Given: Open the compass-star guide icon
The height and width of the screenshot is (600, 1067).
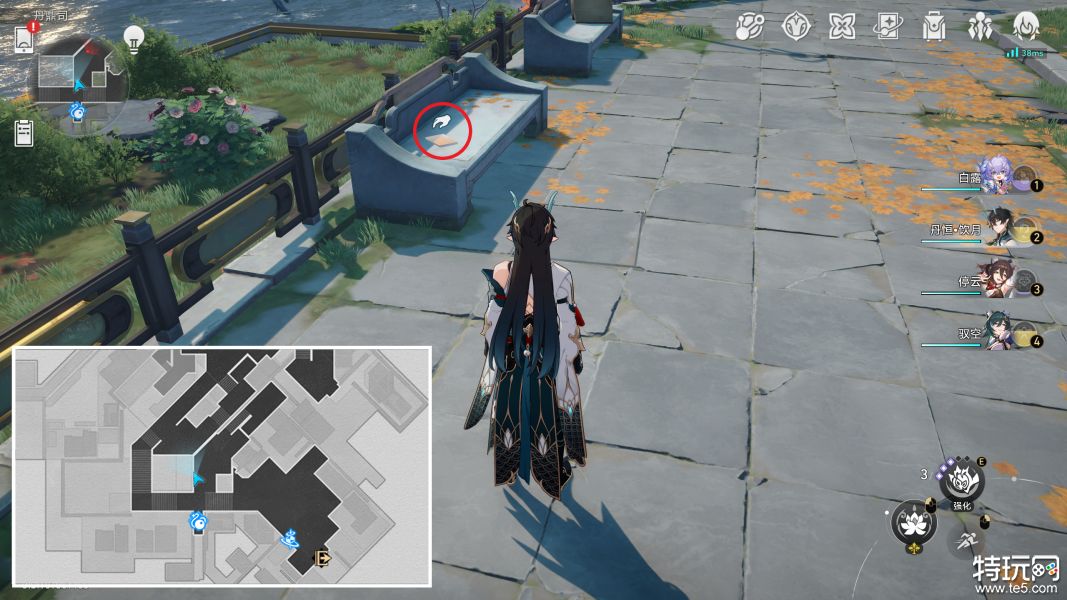Looking at the screenshot, I should click(x=795, y=26).
